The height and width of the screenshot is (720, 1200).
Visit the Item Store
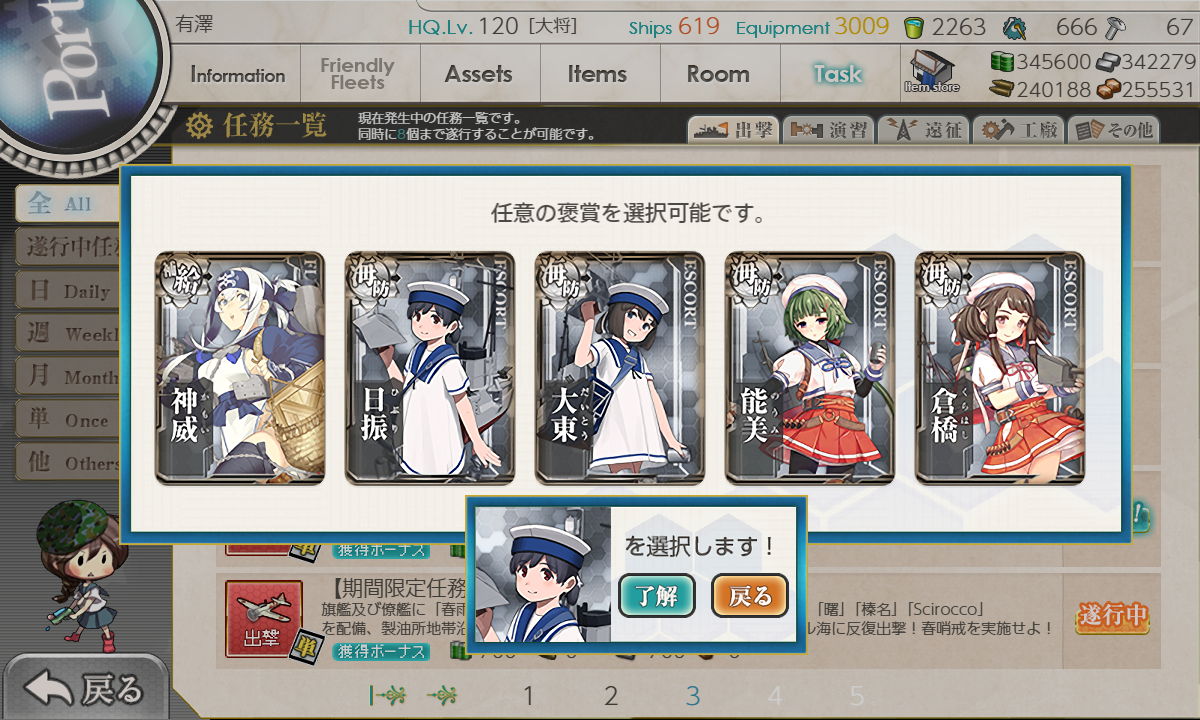coord(932,73)
